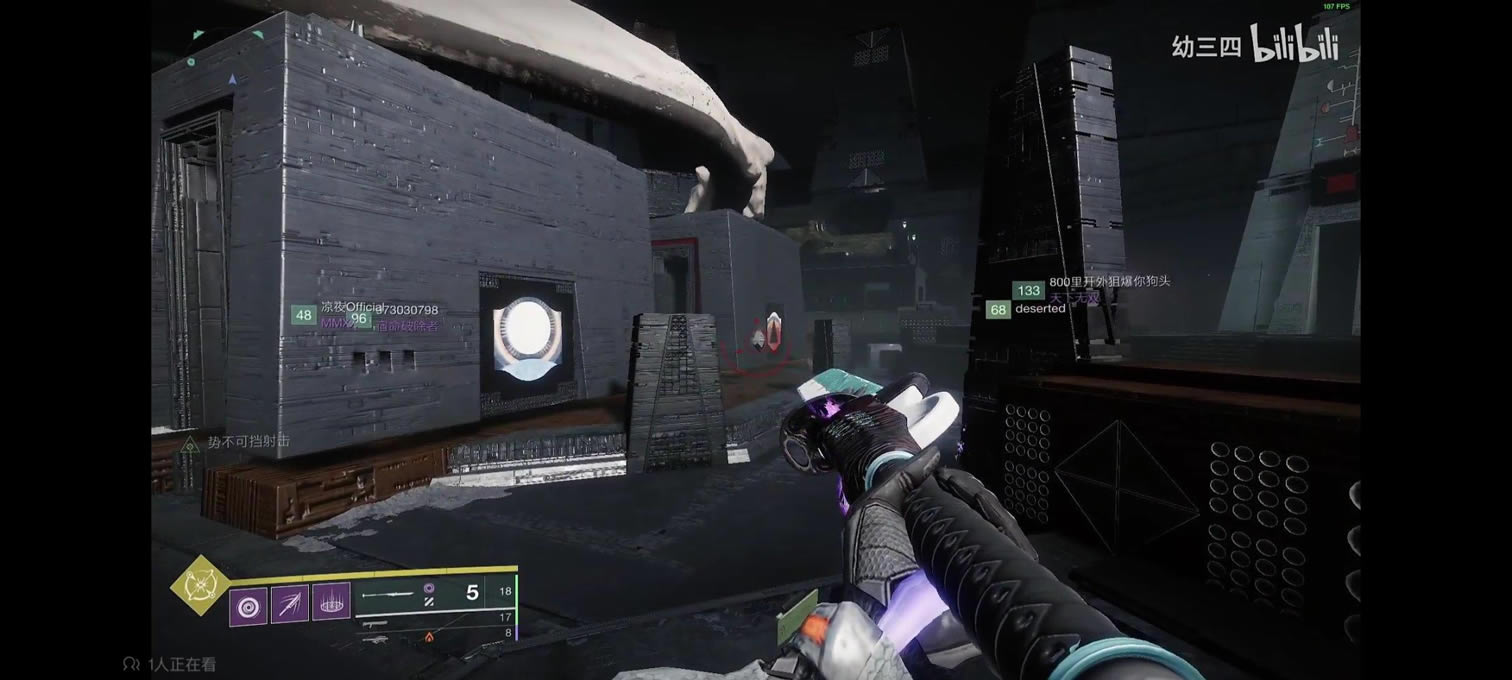1512x680 pixels.
Task: Click the green triangle Unstoppable buff icon
Action: pyautogui.click(x=189, y=443)
